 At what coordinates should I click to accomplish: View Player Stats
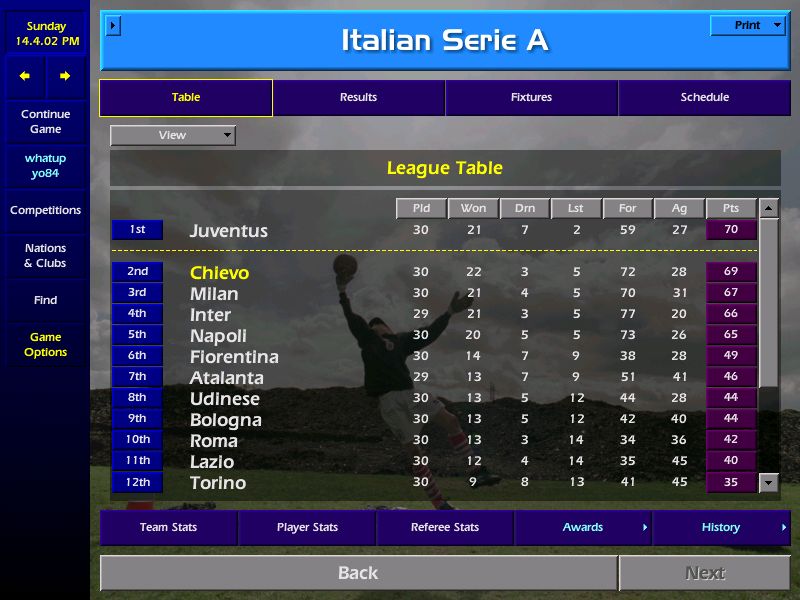coord(307,527)
